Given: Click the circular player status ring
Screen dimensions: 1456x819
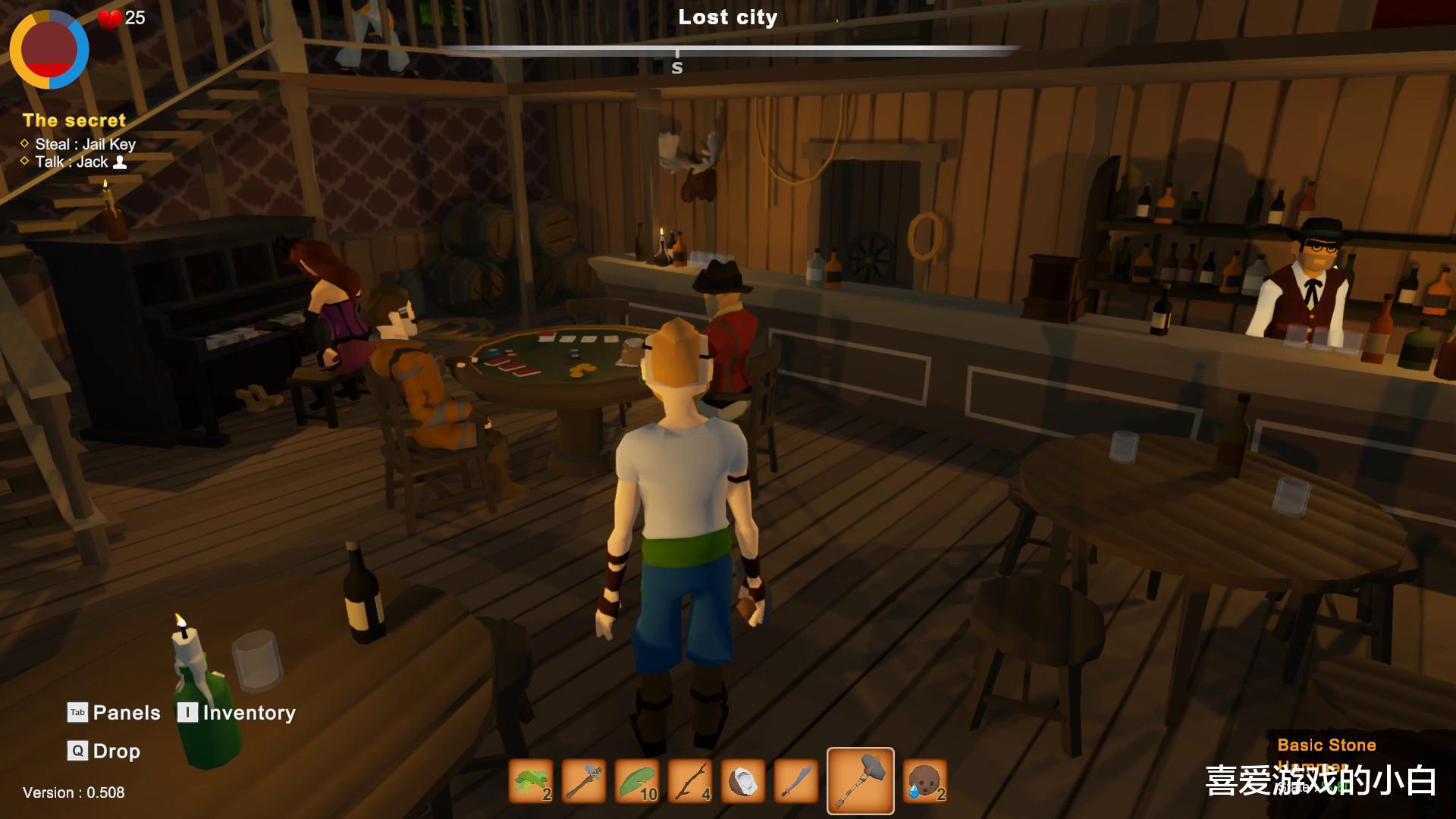Looking at the screenshot, I should 49,49.
